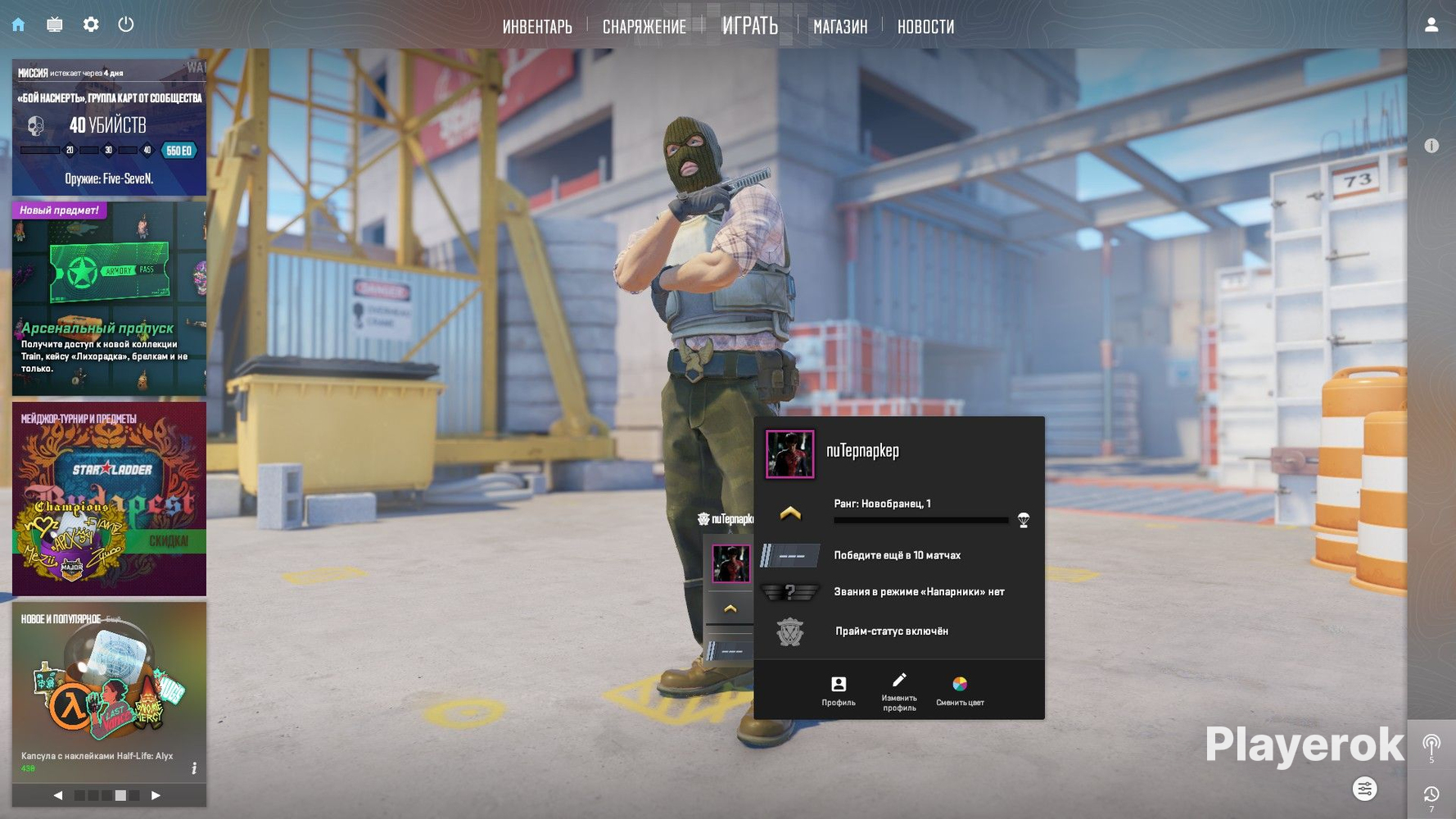Open the friends profile icon
This screenshot has width=1456, height=819.
(1431, 25)
